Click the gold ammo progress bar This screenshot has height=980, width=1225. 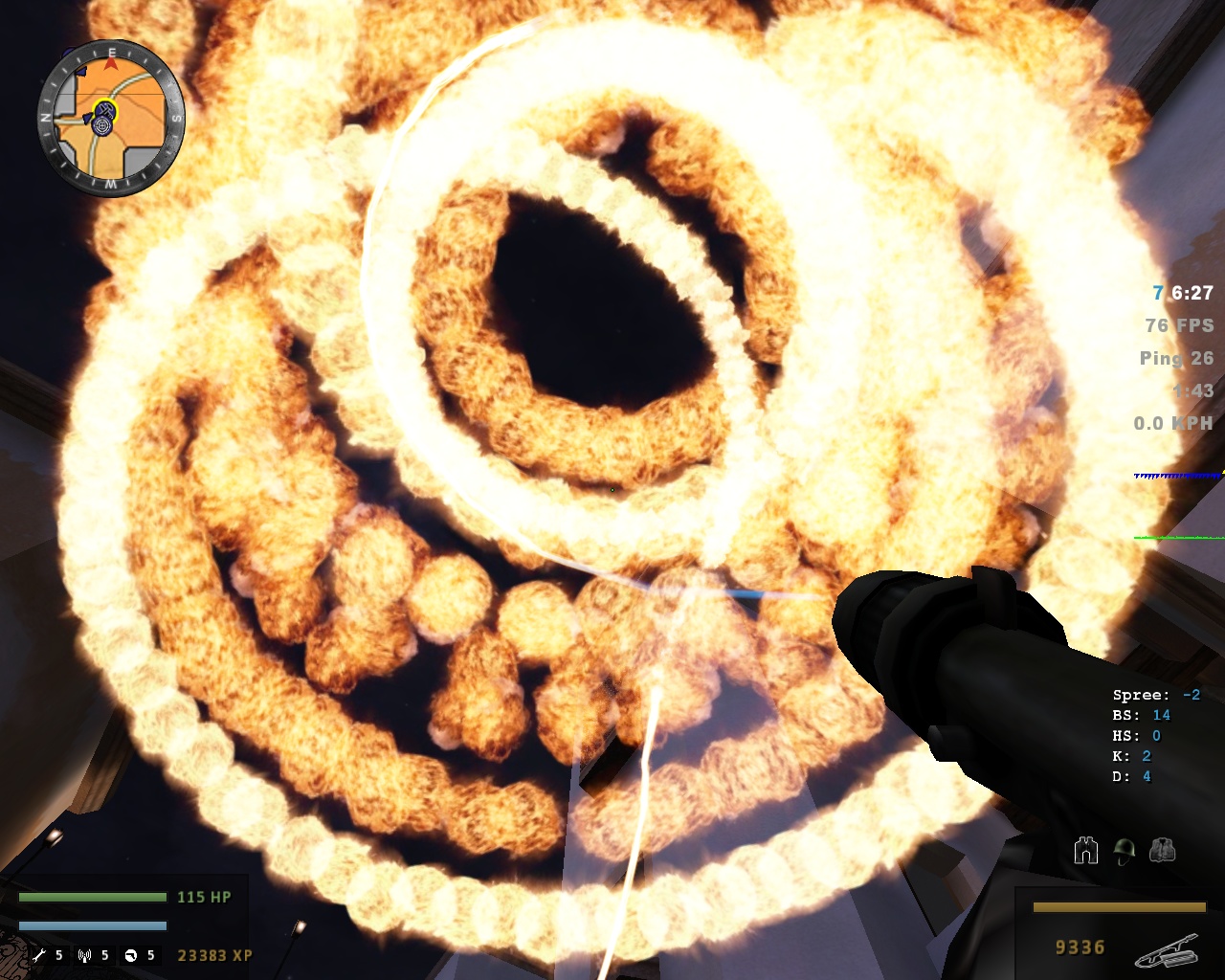coord(1120,905)
